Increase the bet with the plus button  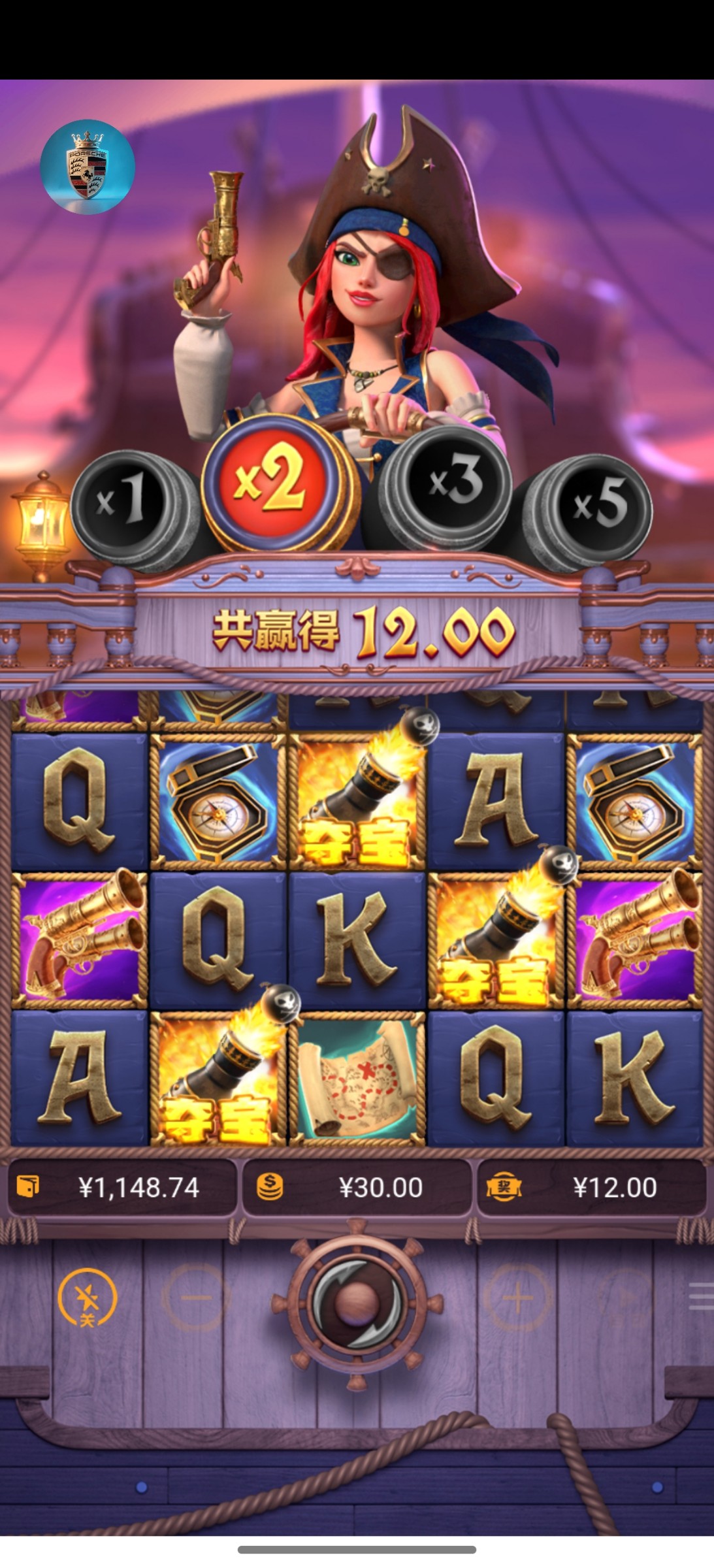517,1298
